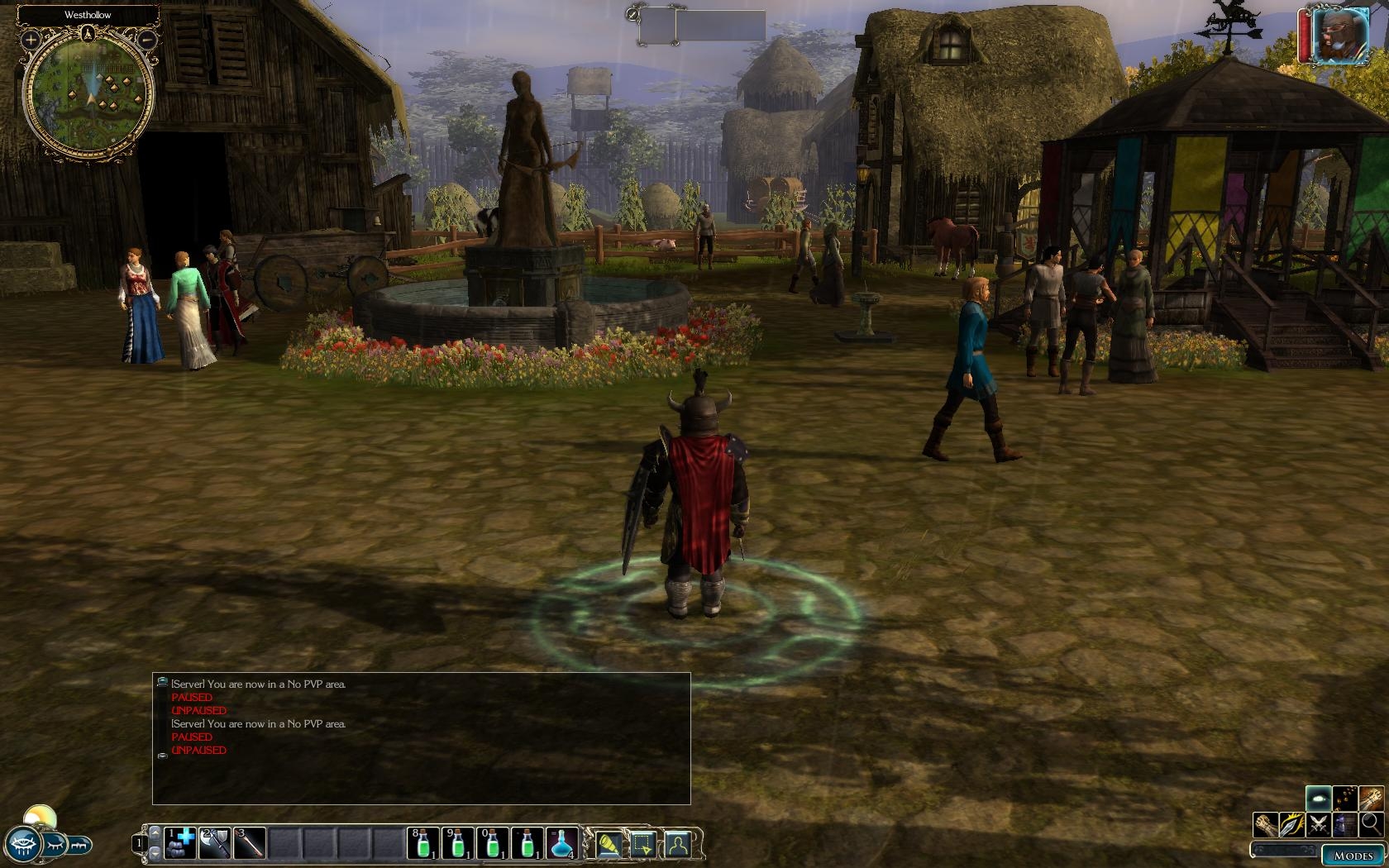Open the Modes button panel

coord(1353,856)
